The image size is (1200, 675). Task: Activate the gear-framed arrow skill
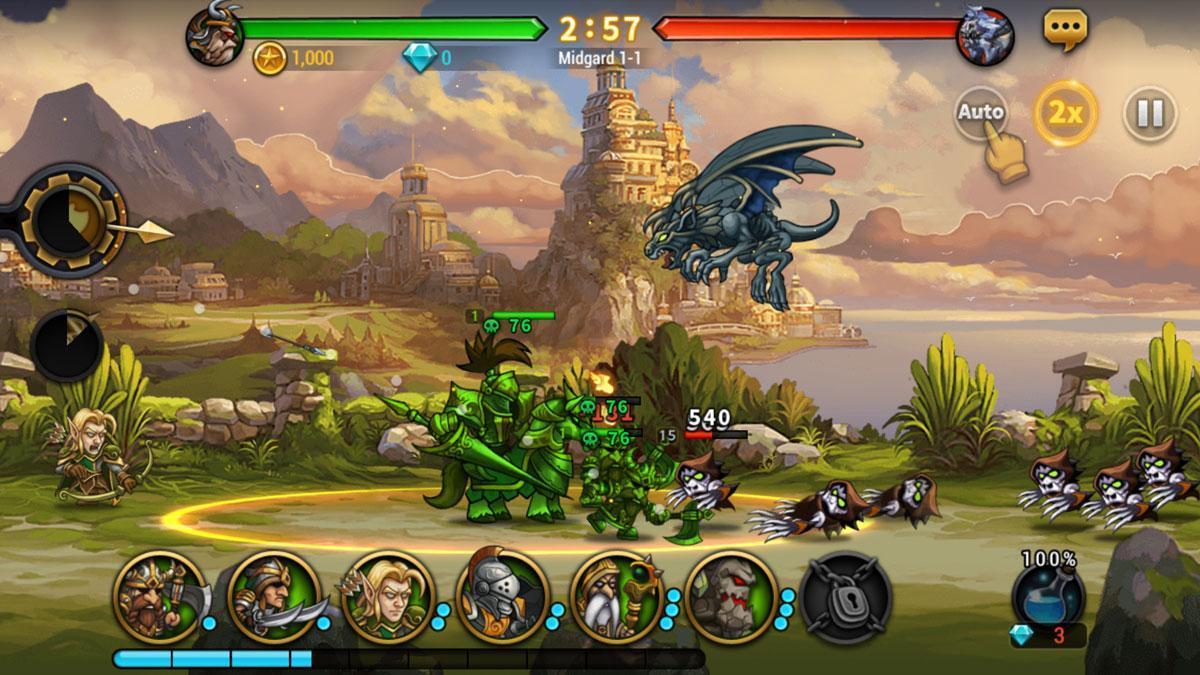(x=73, y=220)
